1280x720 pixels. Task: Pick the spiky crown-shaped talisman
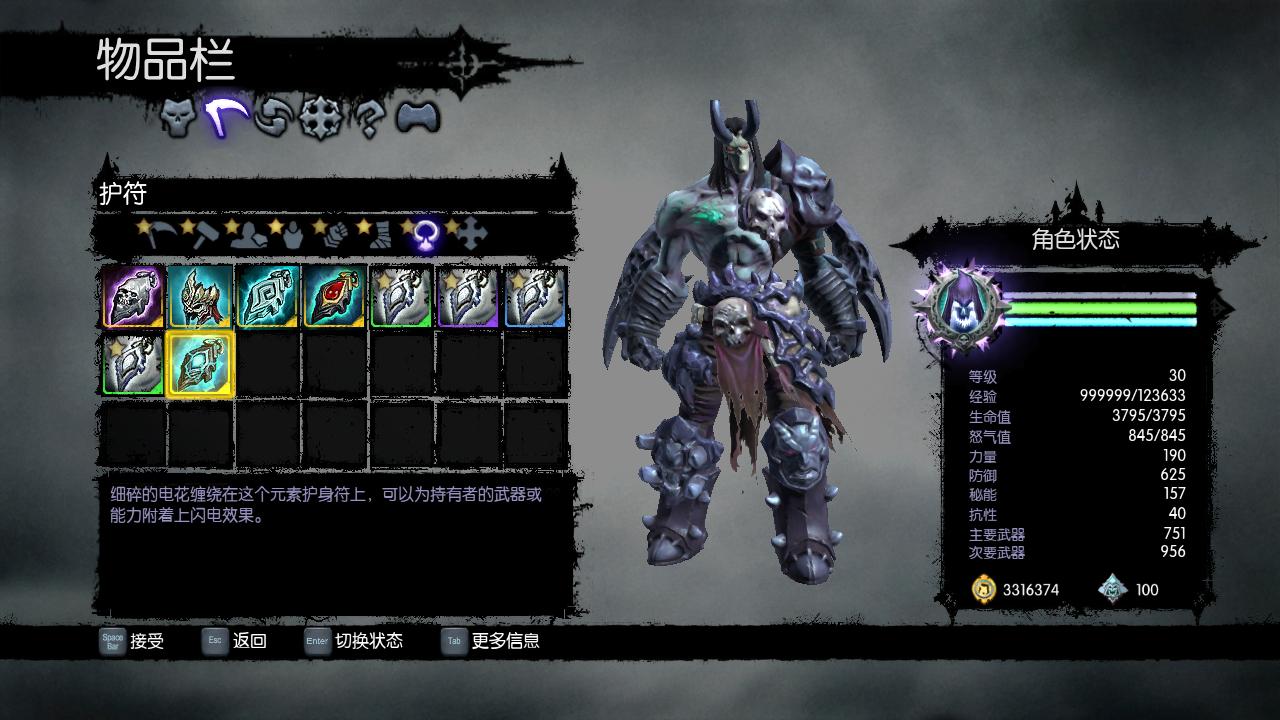click(200, 297)
